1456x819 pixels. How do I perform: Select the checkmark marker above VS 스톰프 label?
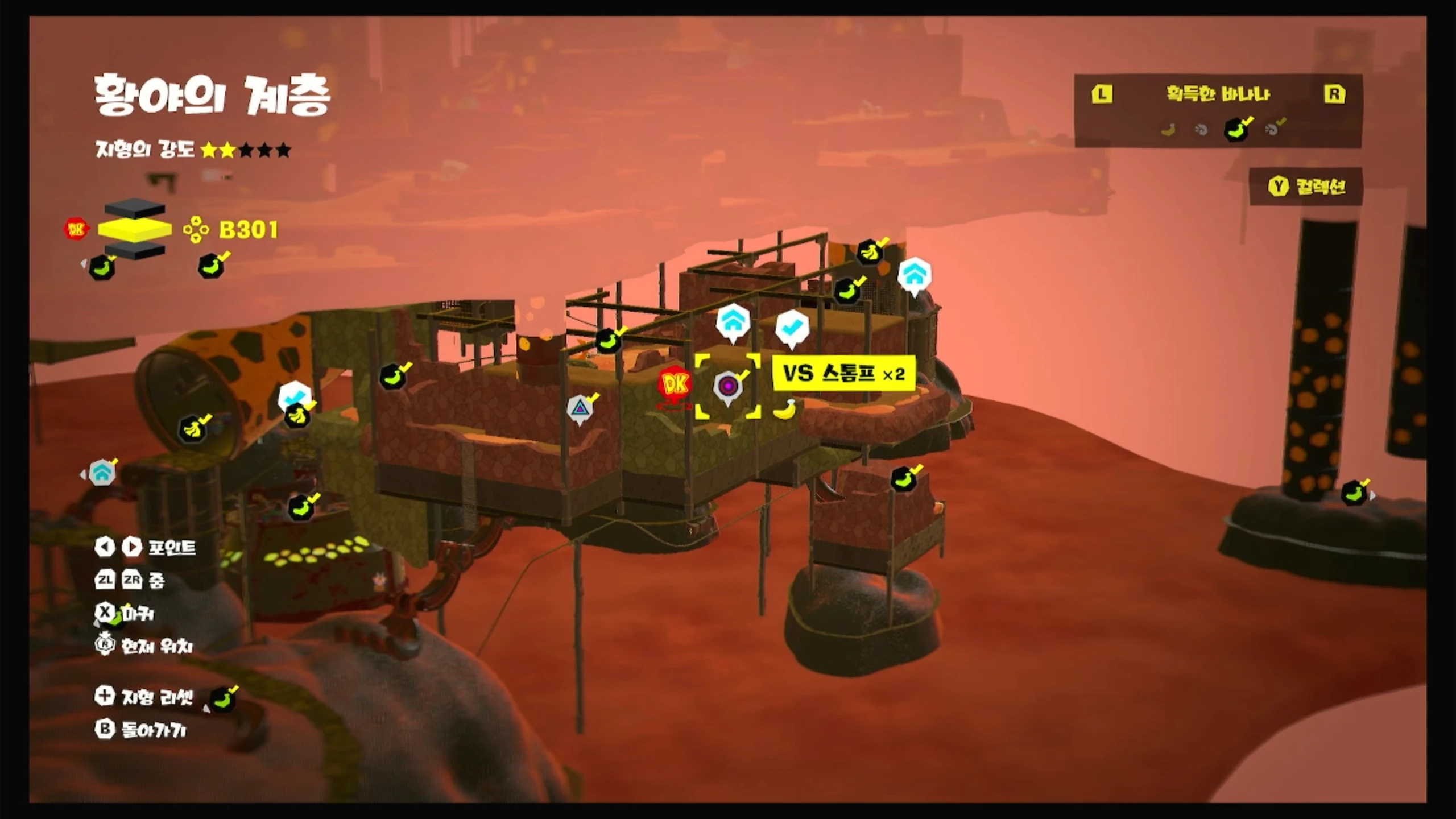pyautogui.click(x=792, y=328)
